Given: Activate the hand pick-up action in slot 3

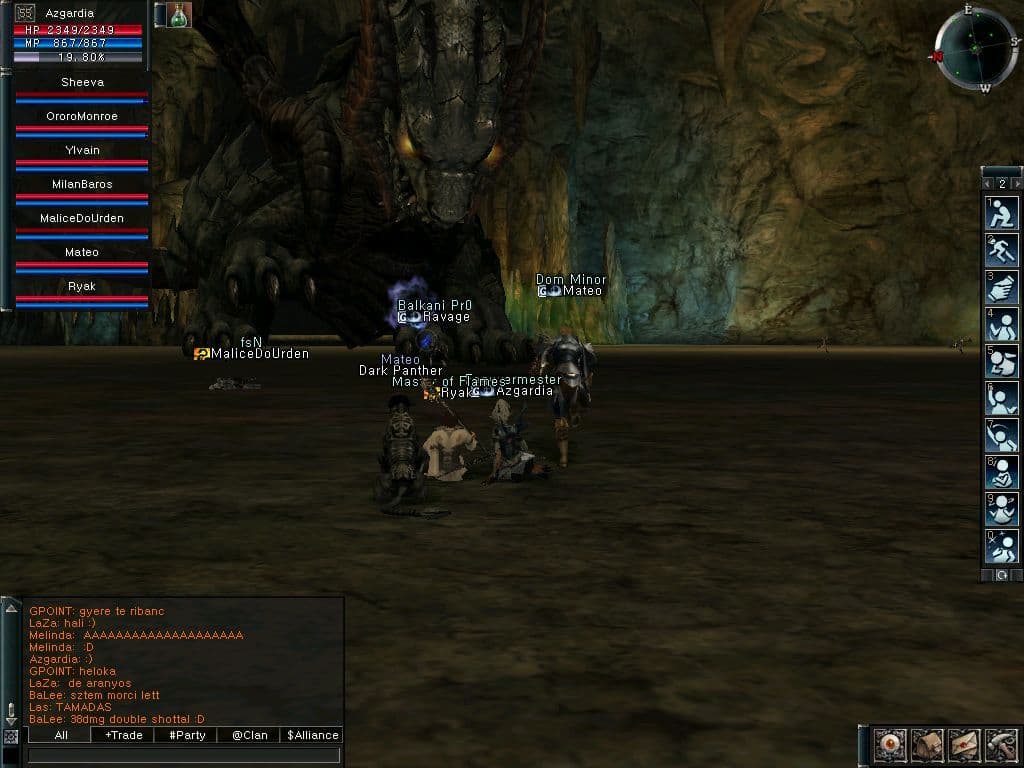Looking at the screenshot, I should [x=1001, y=287].
